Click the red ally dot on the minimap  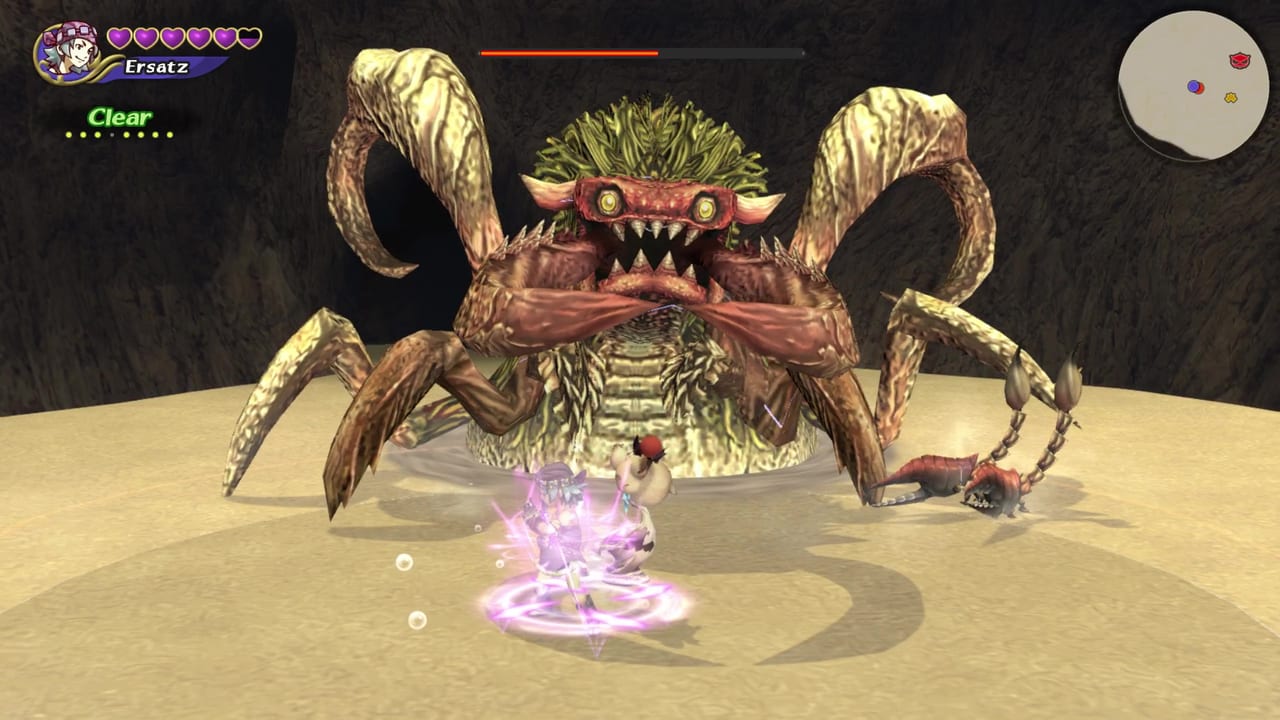tap(1200, 89)
